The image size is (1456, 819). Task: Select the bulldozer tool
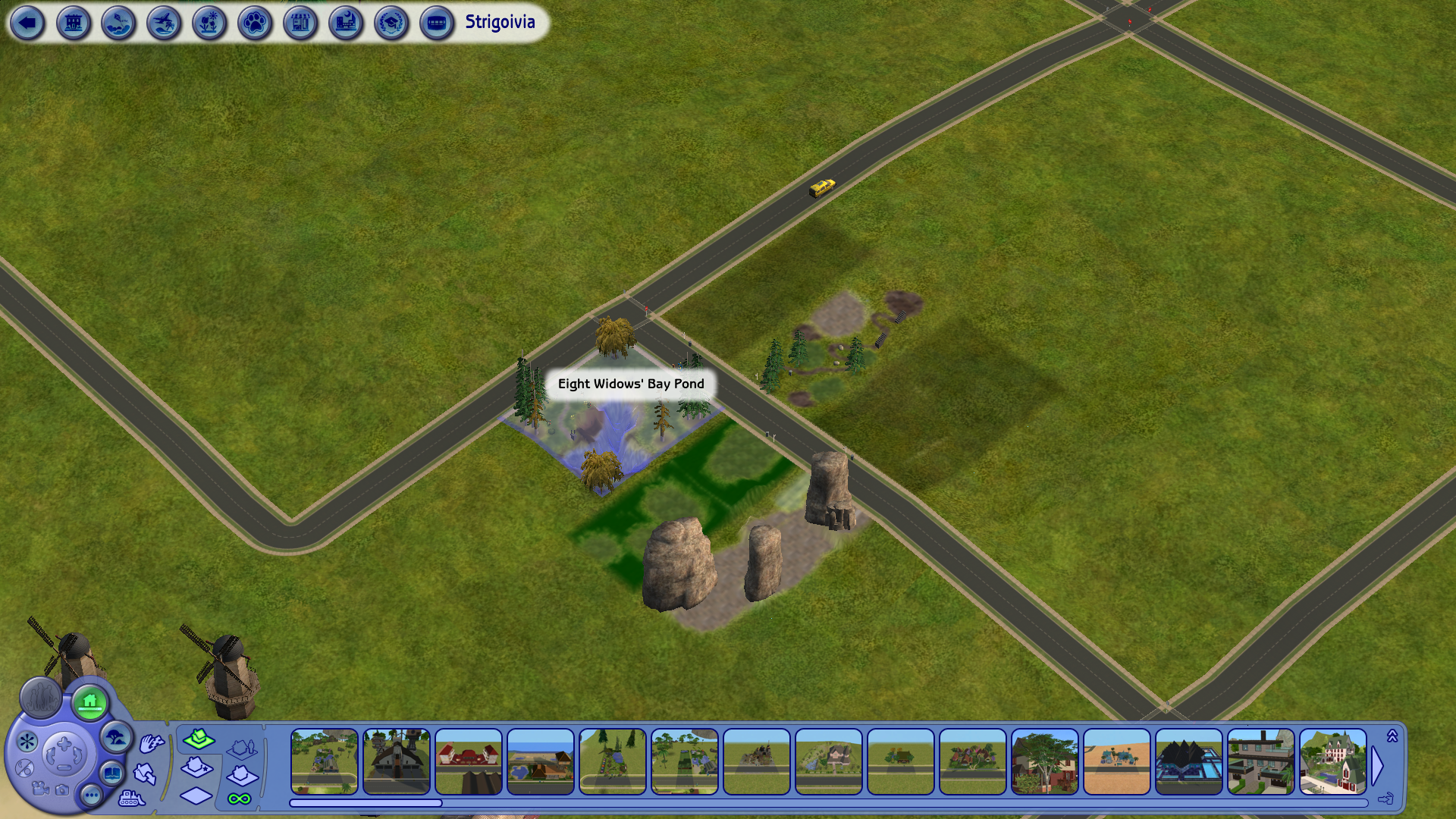pyautogui.click(x=131, y=798)
